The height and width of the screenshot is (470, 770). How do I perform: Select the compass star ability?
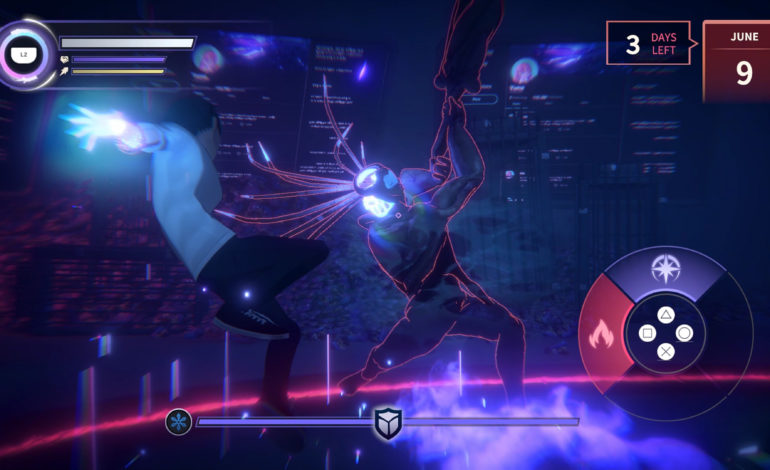point(665,269)
